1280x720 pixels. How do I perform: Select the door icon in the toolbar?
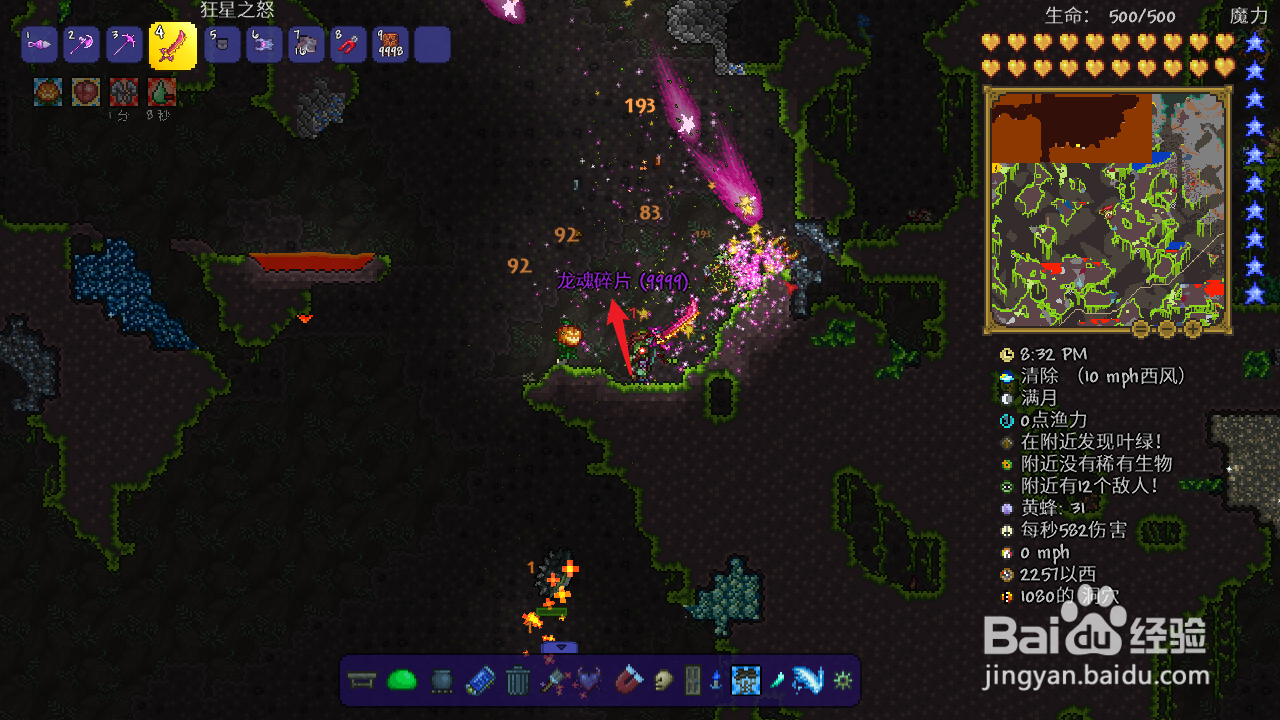[x=692, y=681]
